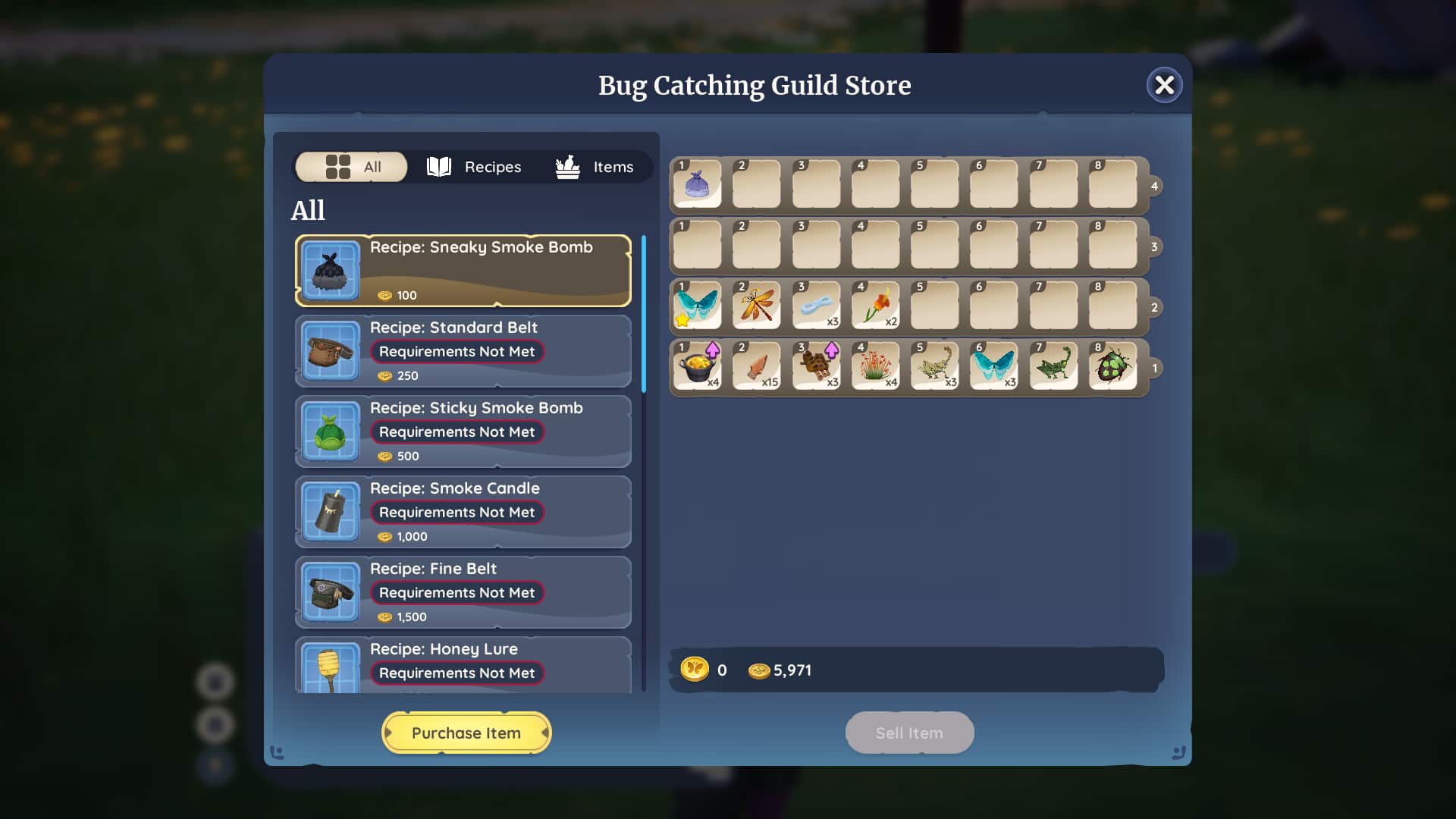Select the green beetle in slot 8
The image size is (1456, 819).
[x=1112, y=366]
